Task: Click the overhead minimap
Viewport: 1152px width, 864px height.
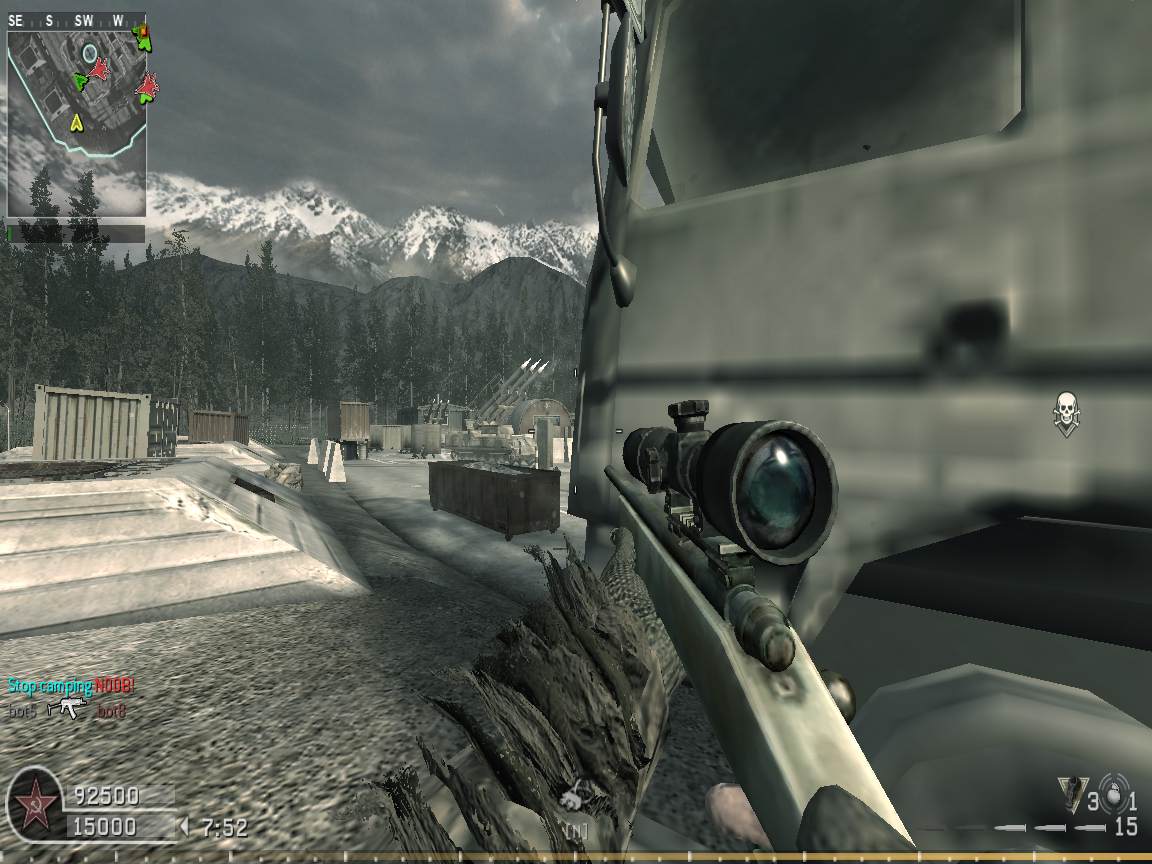Action: coord(76,122)
